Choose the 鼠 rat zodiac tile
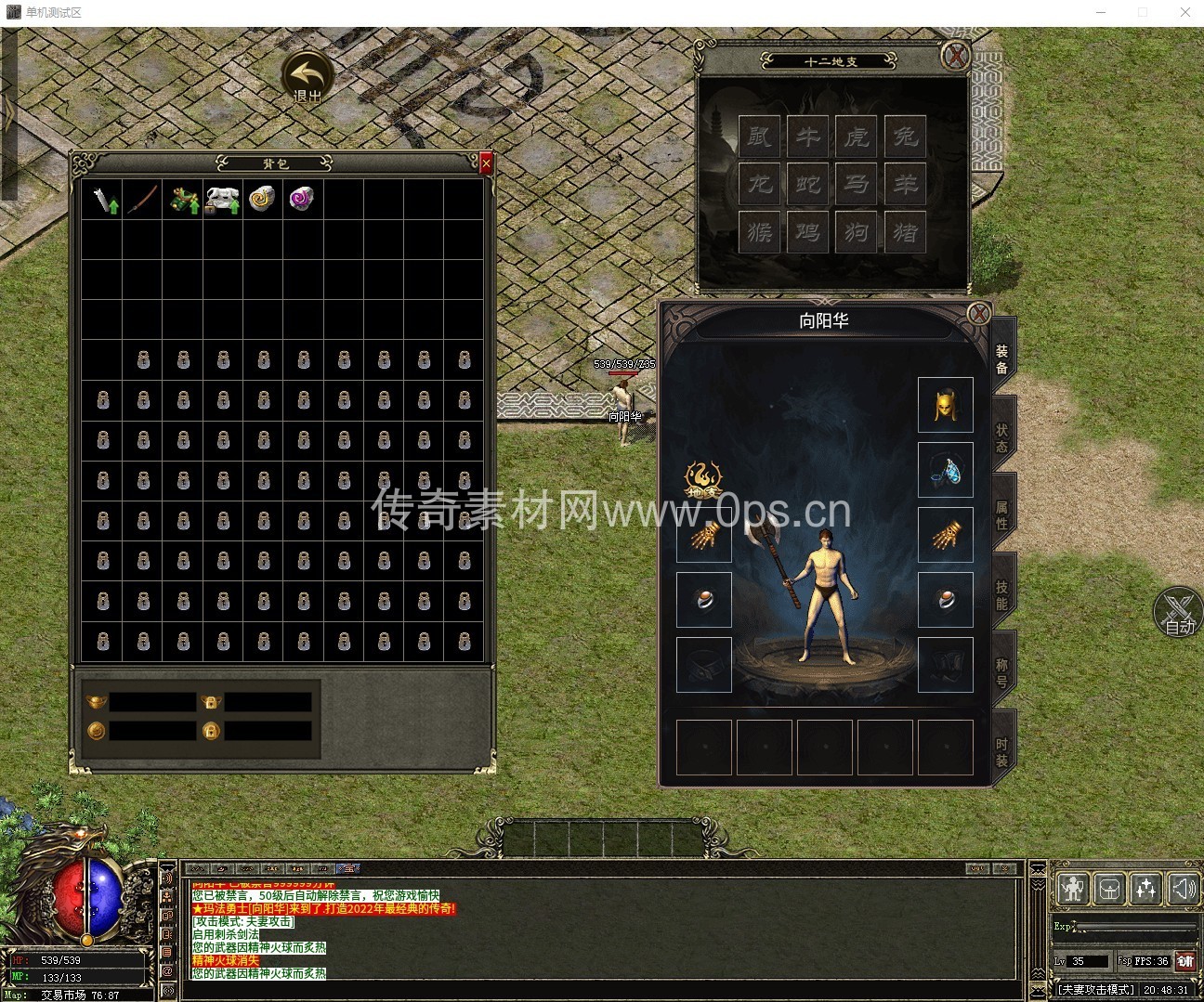Image resolution: width=1204 pixels, height=1002 pixels. (760, 137)
